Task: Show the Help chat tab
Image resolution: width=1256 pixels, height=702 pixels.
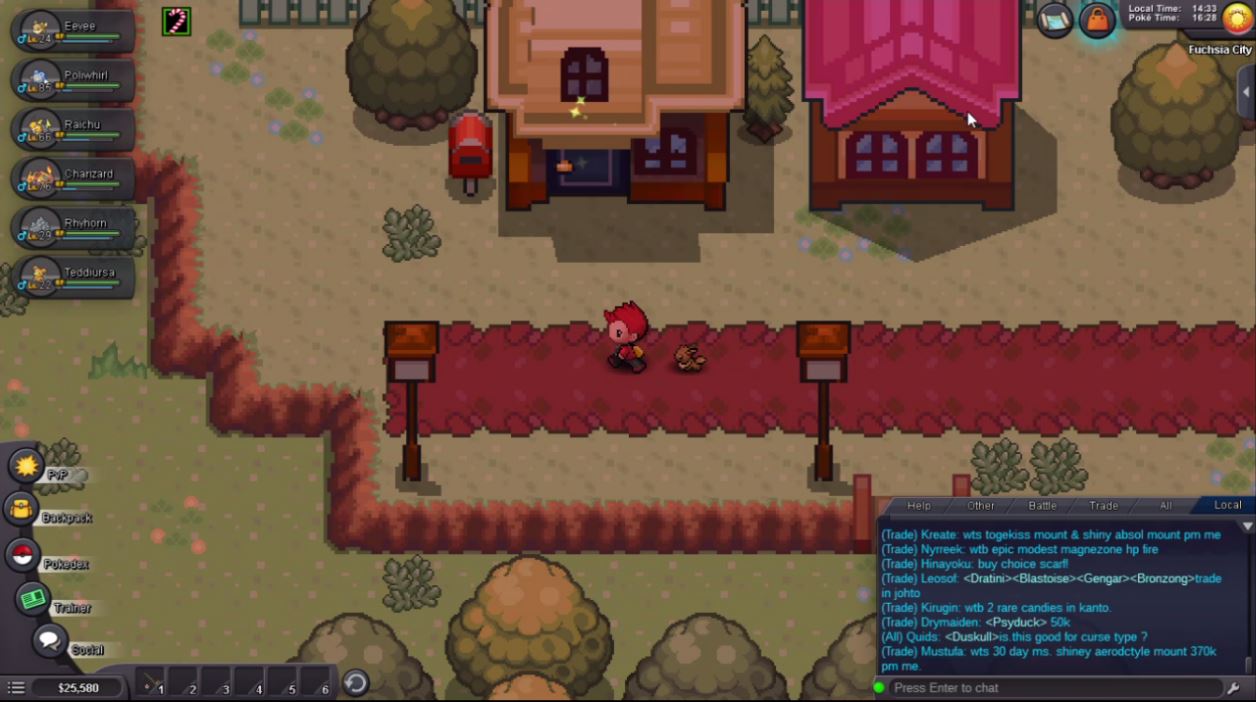Action: point(919,506)
